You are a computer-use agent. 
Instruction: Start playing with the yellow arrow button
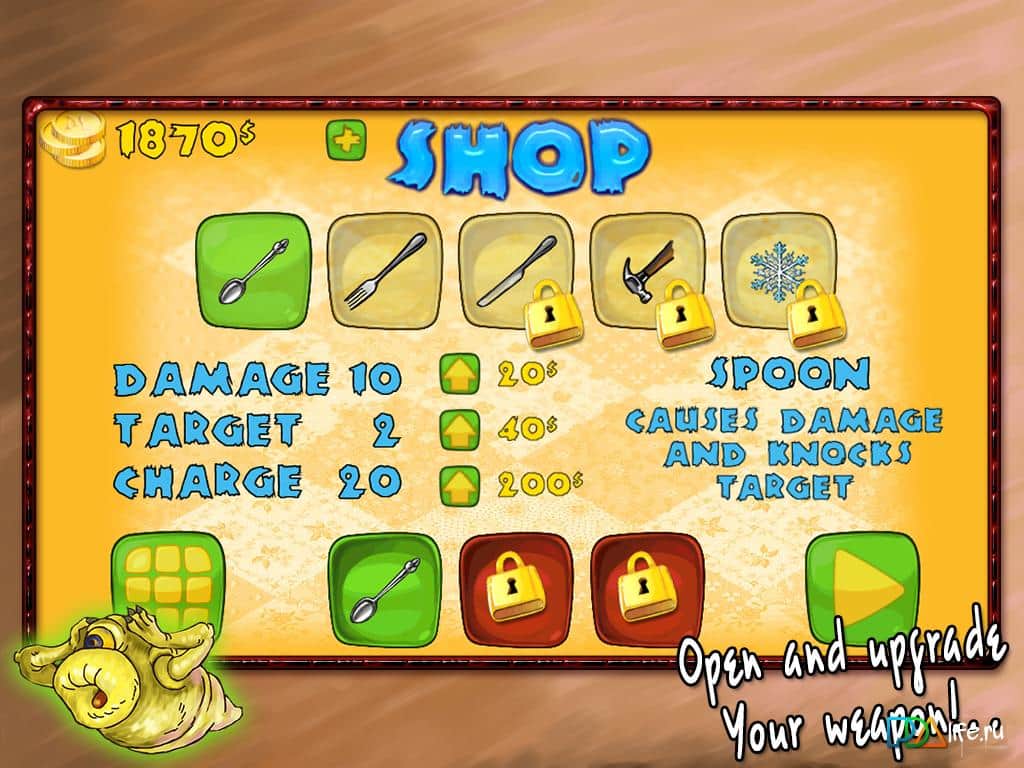(862, 590)
